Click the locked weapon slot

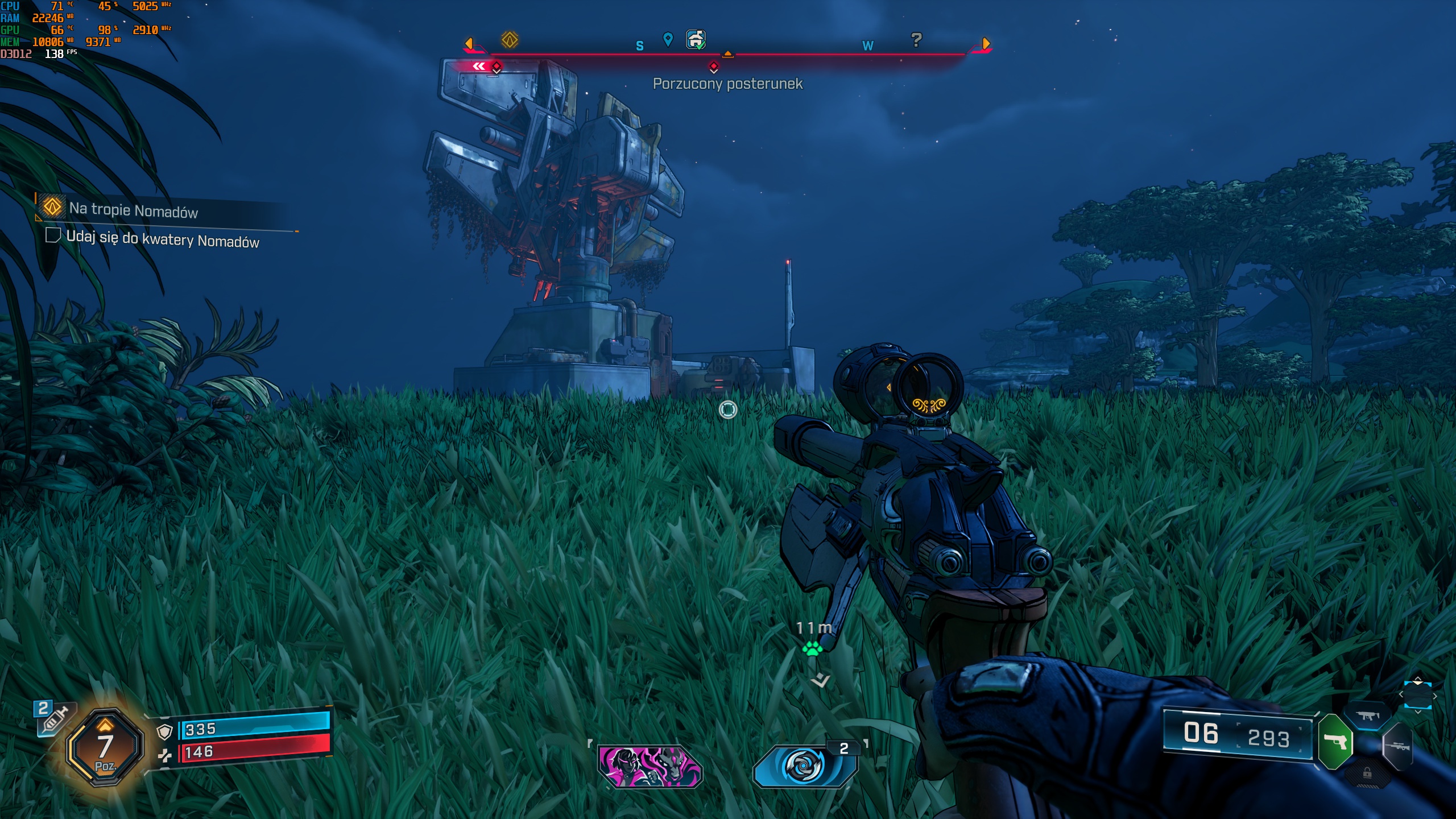(1367, 773)
